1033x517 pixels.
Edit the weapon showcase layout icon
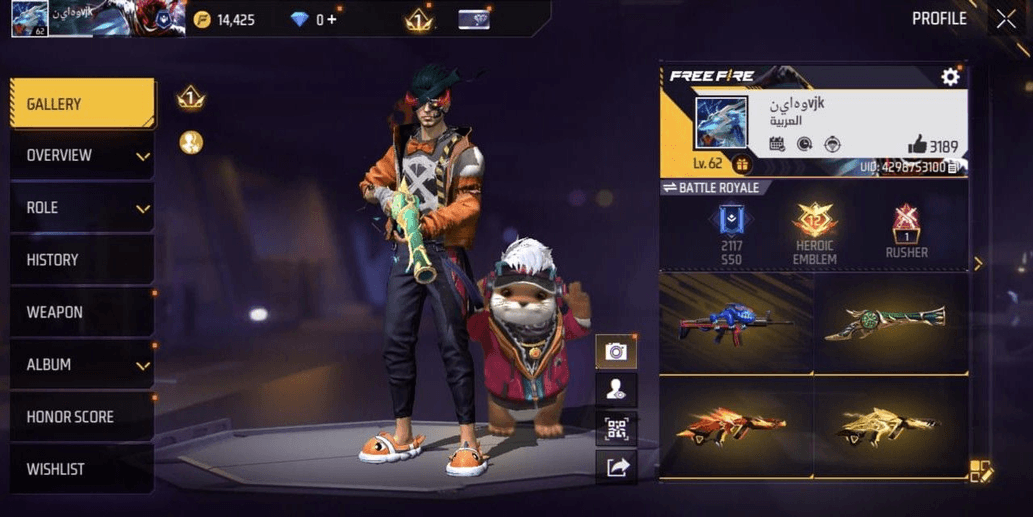click(980, 472)
